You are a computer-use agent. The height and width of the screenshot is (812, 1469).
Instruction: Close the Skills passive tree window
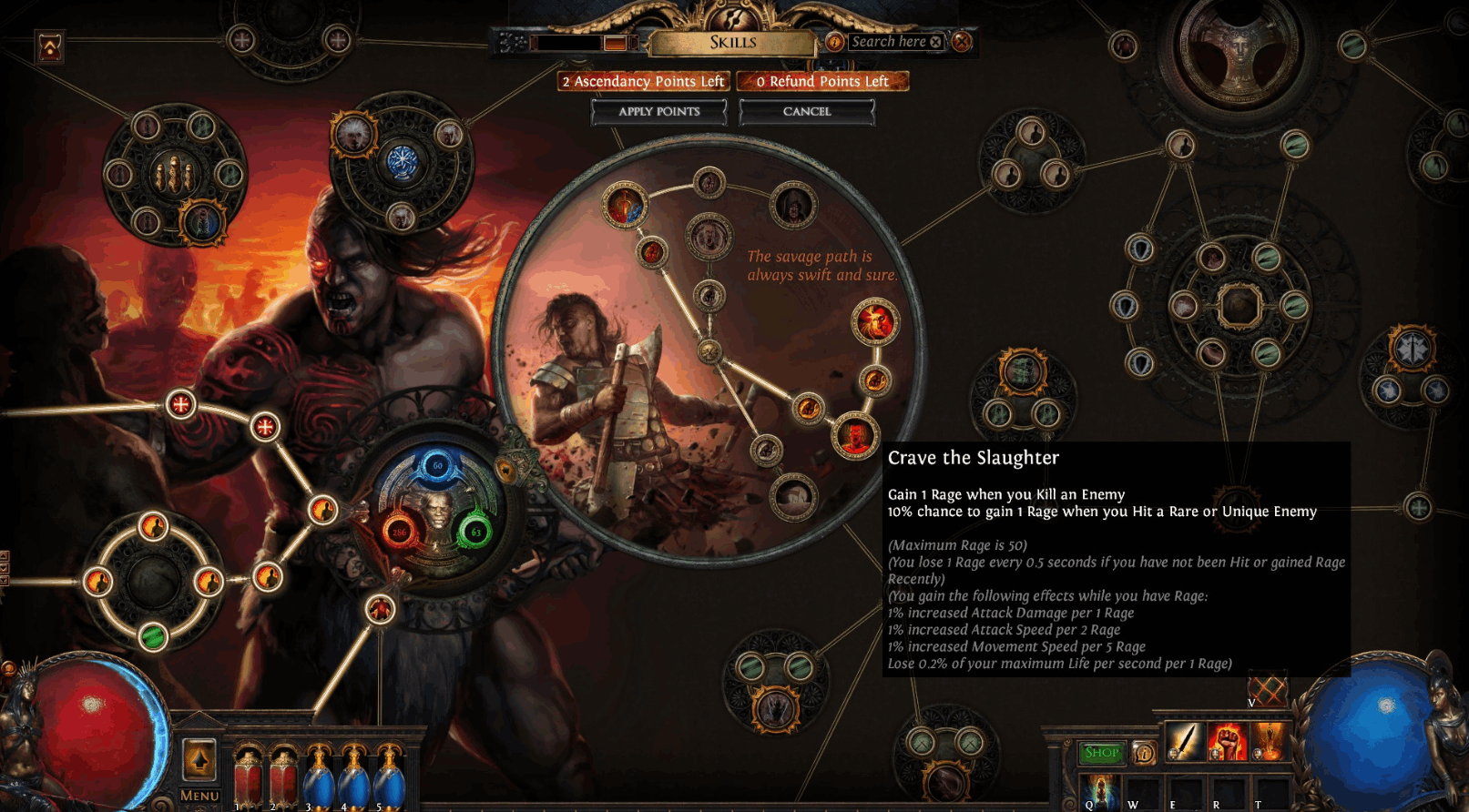pos(962,41)
